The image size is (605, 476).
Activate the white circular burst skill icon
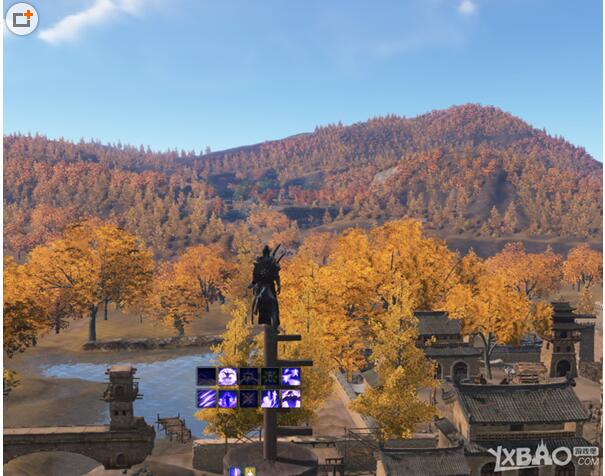coord(228,377)
